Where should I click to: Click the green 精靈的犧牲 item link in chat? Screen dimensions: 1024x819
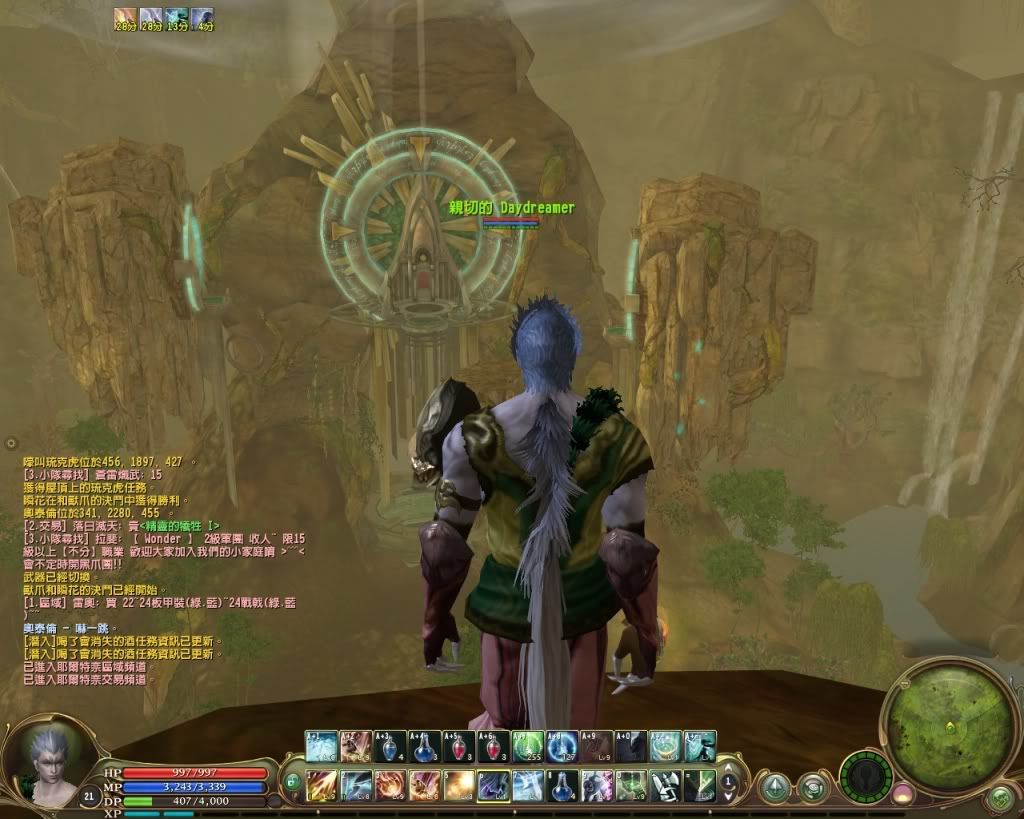(x=176, y=524)
